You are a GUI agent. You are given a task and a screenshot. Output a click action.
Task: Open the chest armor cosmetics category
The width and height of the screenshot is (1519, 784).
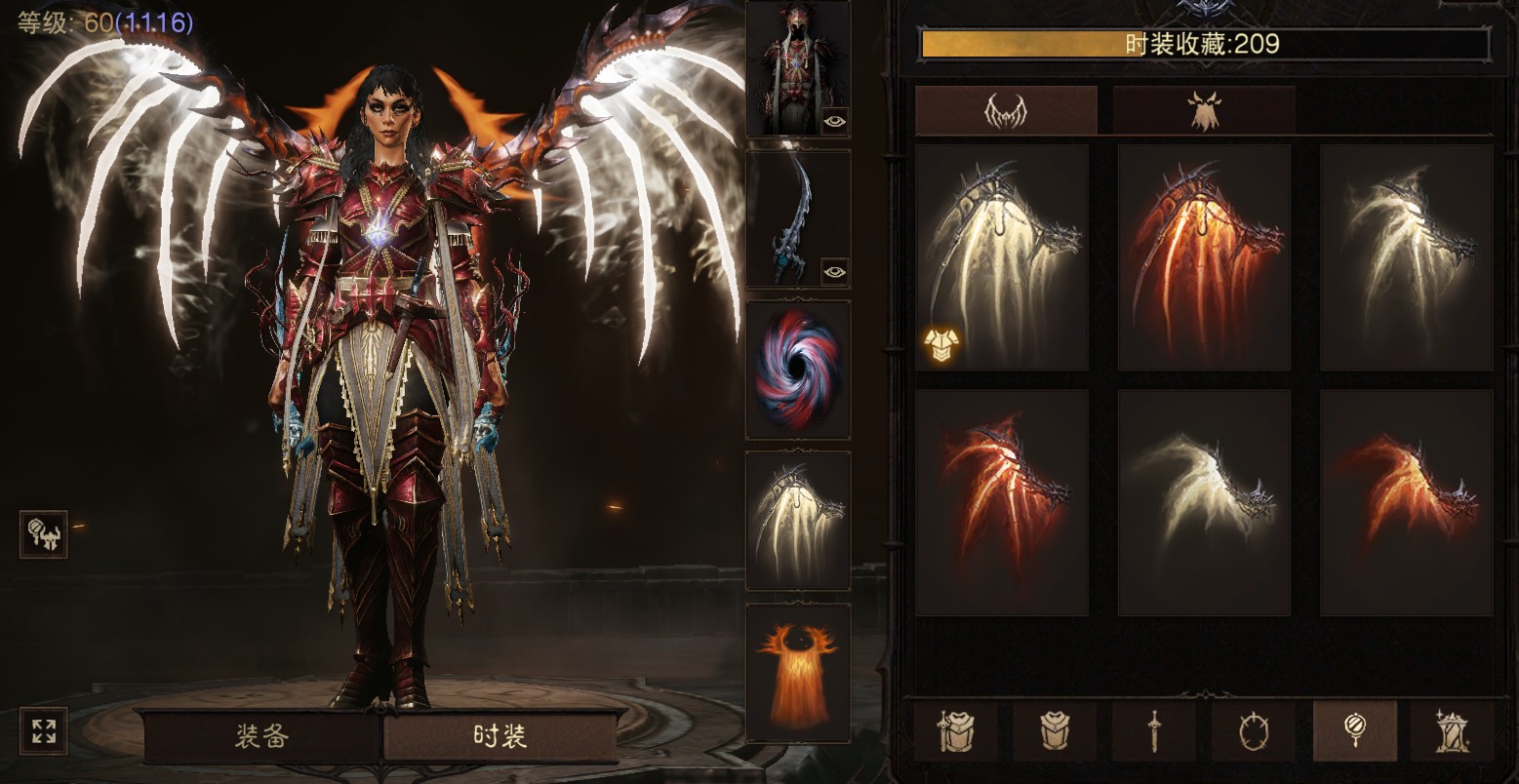click(1055, 730)
